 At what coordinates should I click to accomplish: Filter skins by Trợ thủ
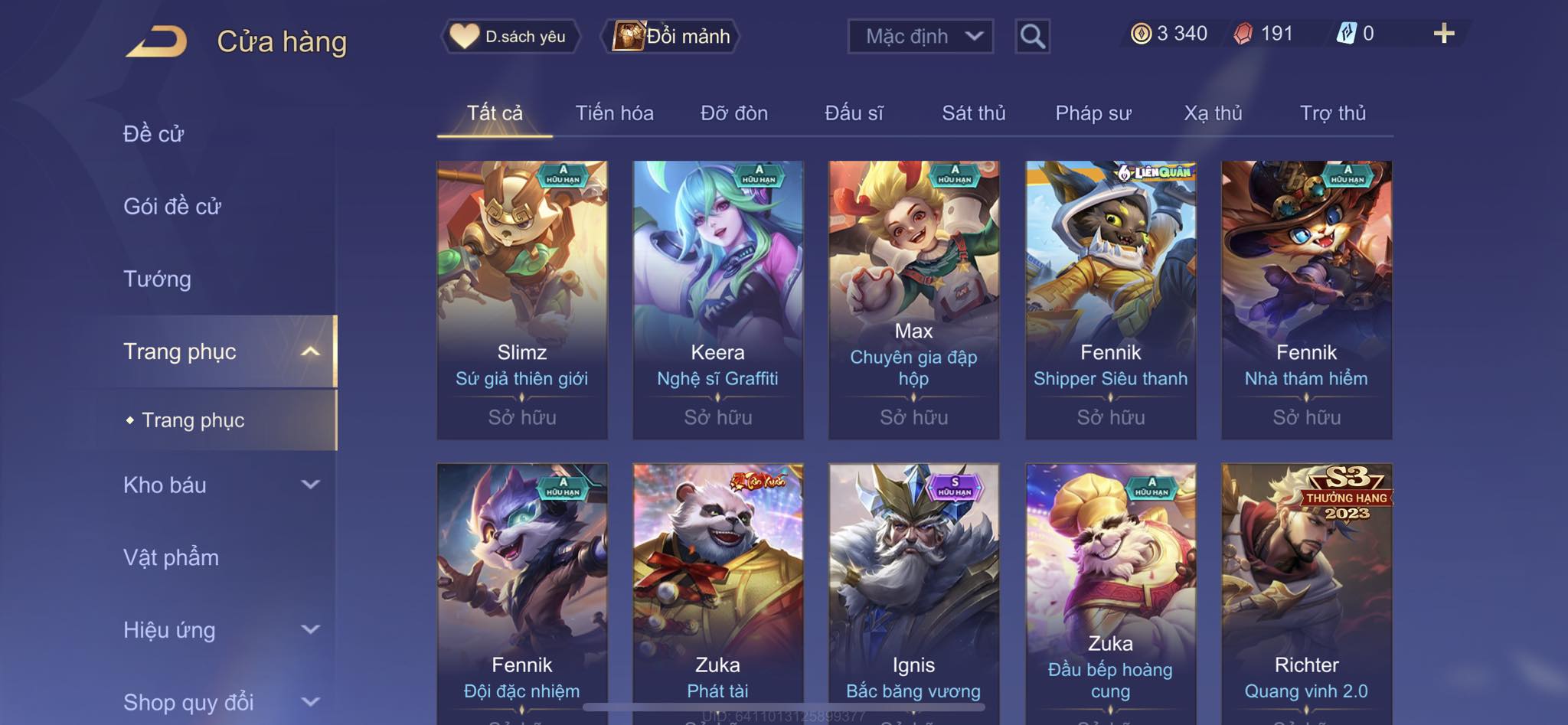(1332, 113)
